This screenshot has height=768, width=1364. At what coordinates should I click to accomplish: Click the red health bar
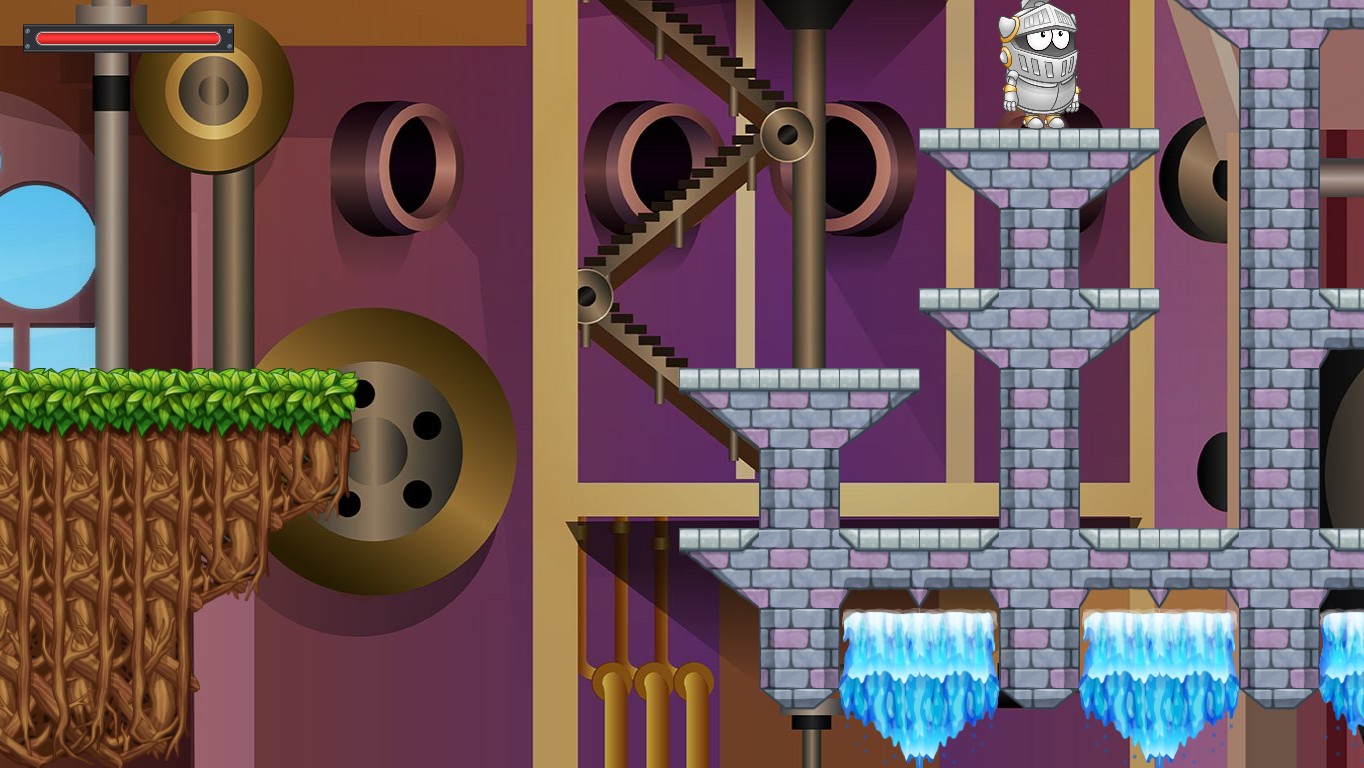click(x=128, y=38)
